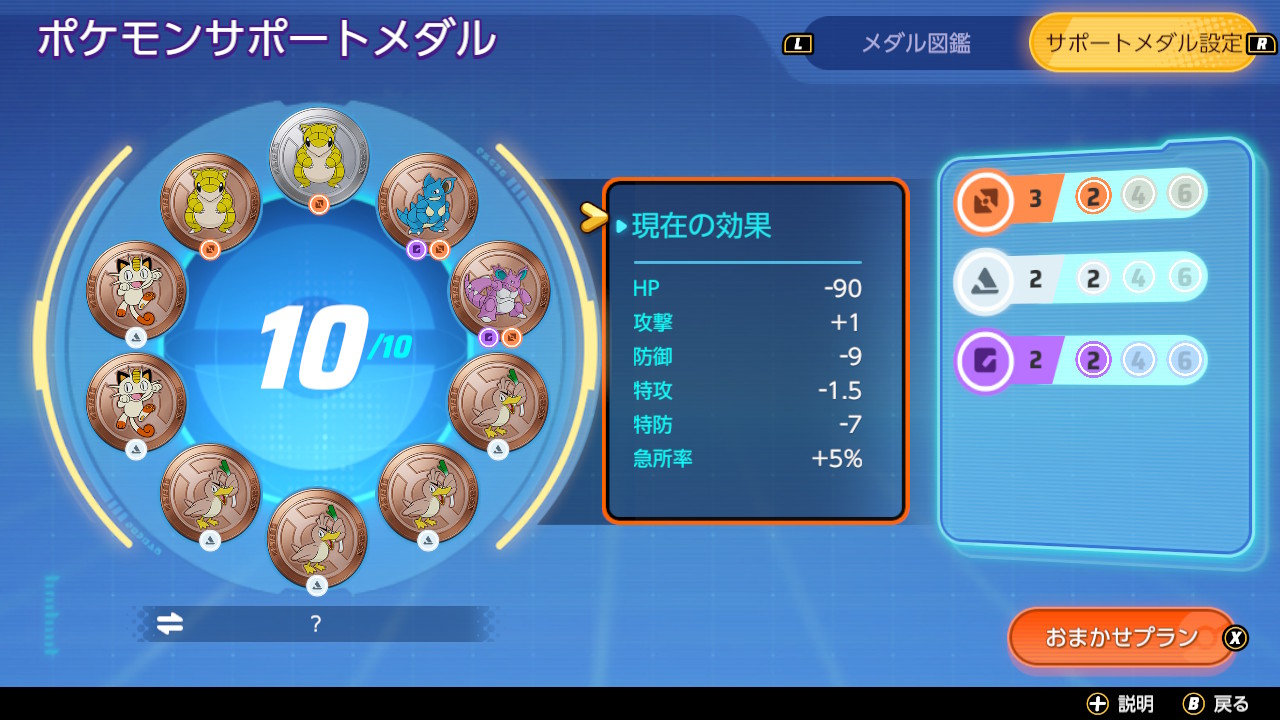Expand the white emblem color bonus row

[x=985, y=278]
